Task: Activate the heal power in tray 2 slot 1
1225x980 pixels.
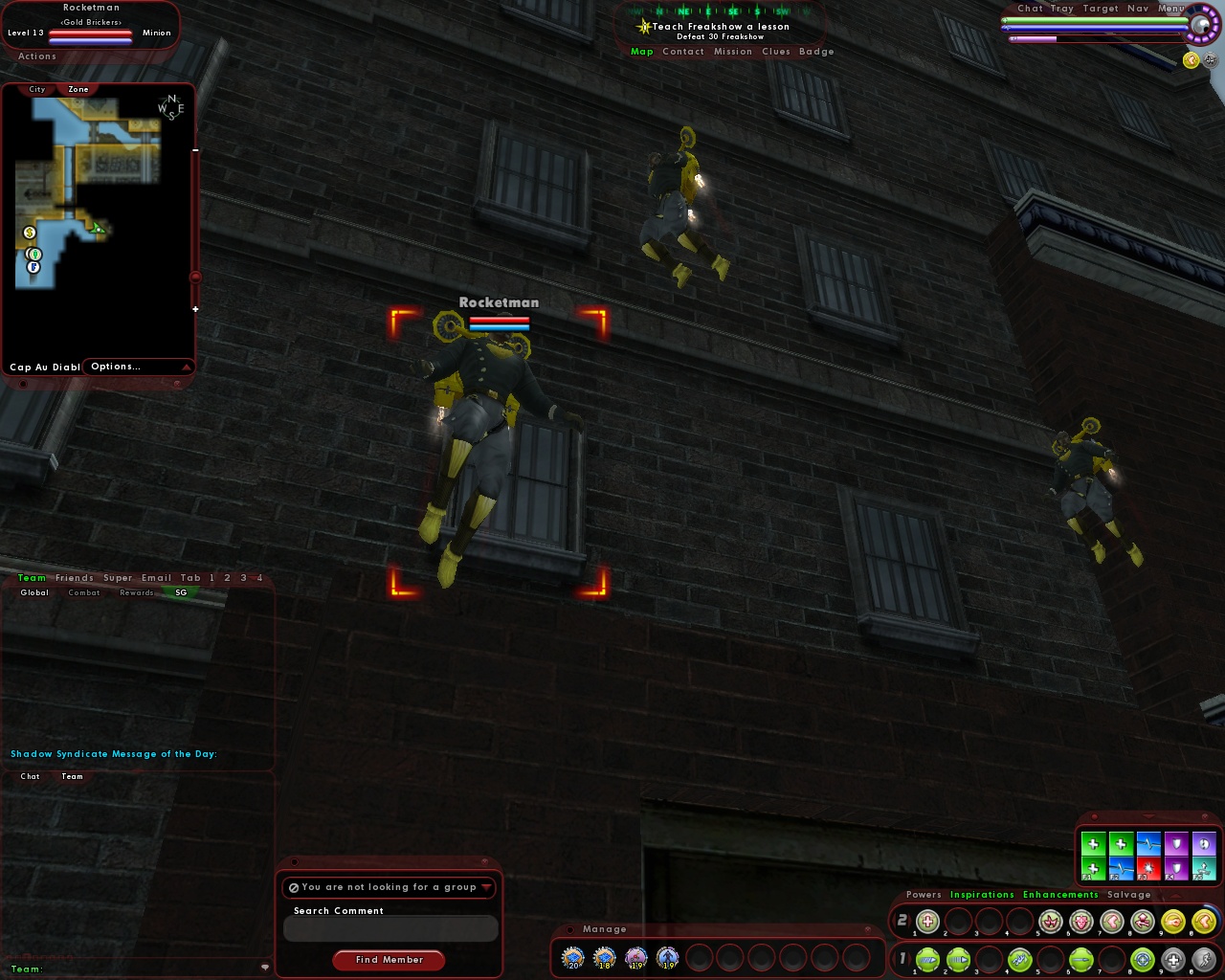Action: [928, 922]
